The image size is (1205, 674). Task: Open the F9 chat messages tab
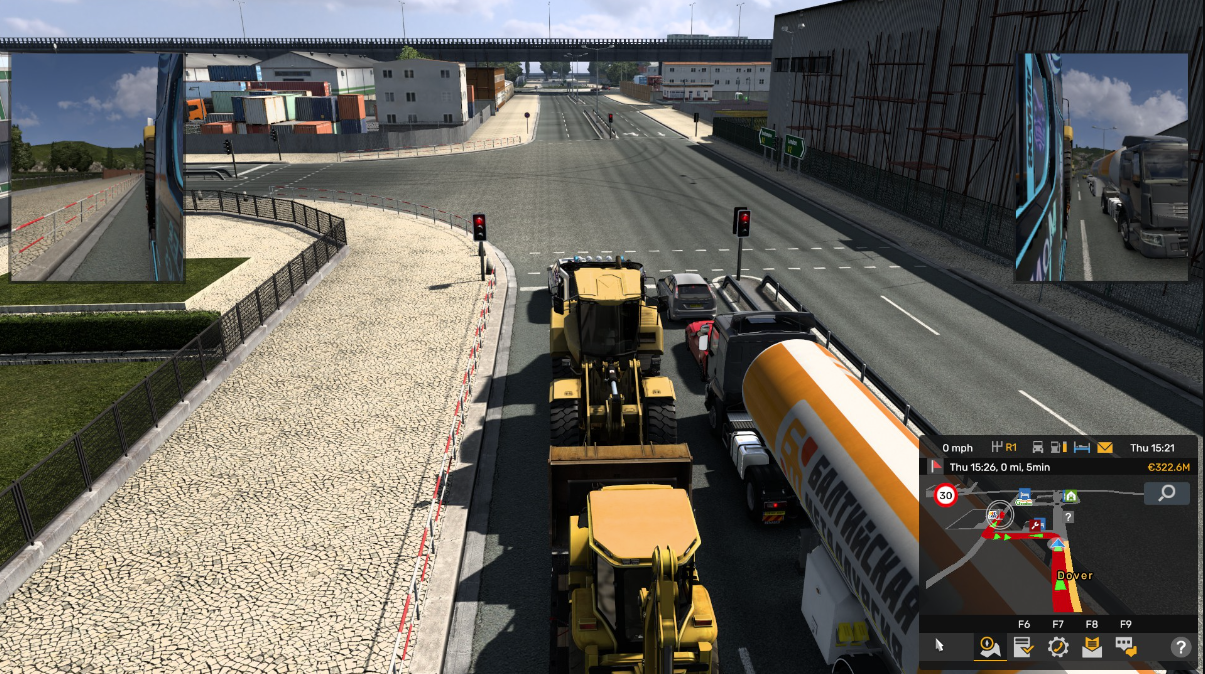[1126, 647]
